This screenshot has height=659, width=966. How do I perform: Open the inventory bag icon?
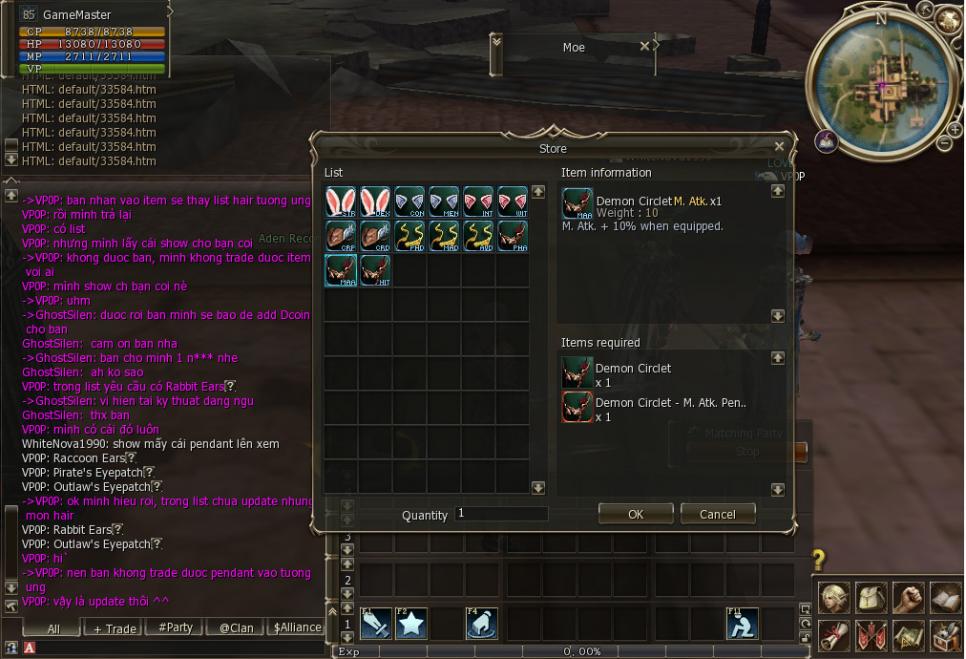click(870, 597)
